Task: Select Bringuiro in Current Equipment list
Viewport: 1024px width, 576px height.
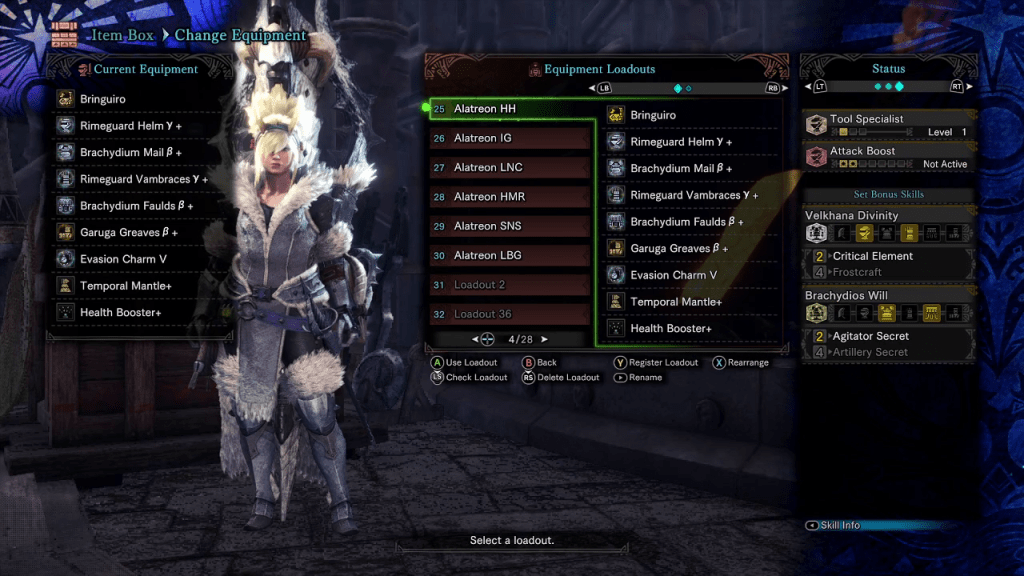Action: [x=140, y=99]
